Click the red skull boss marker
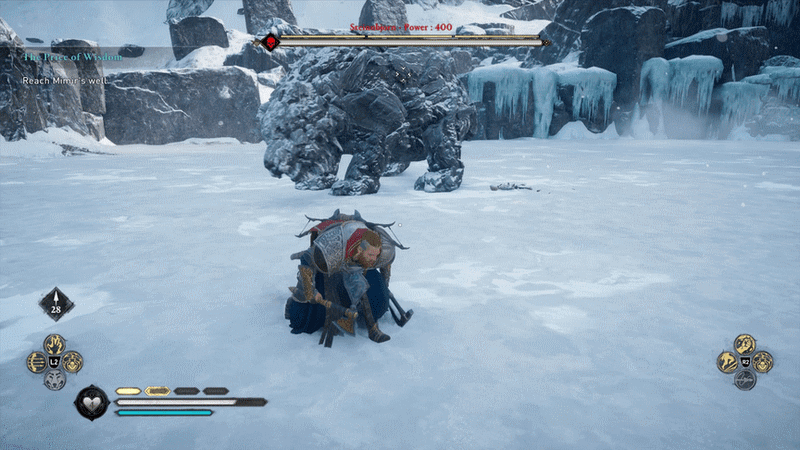Viewport: 800px width, 450px height. (270, 41)
